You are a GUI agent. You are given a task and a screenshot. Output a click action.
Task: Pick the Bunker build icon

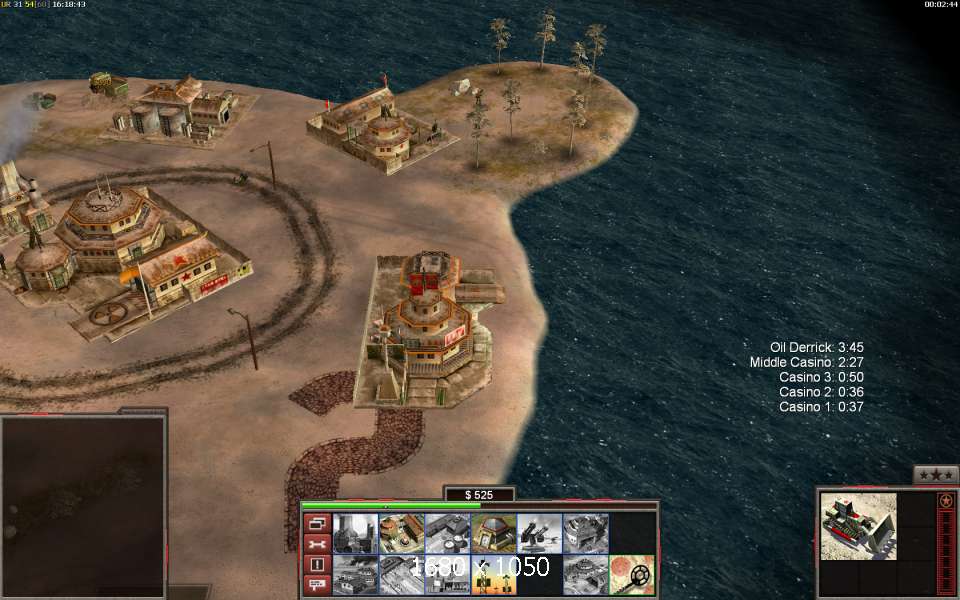pos(493,533)
